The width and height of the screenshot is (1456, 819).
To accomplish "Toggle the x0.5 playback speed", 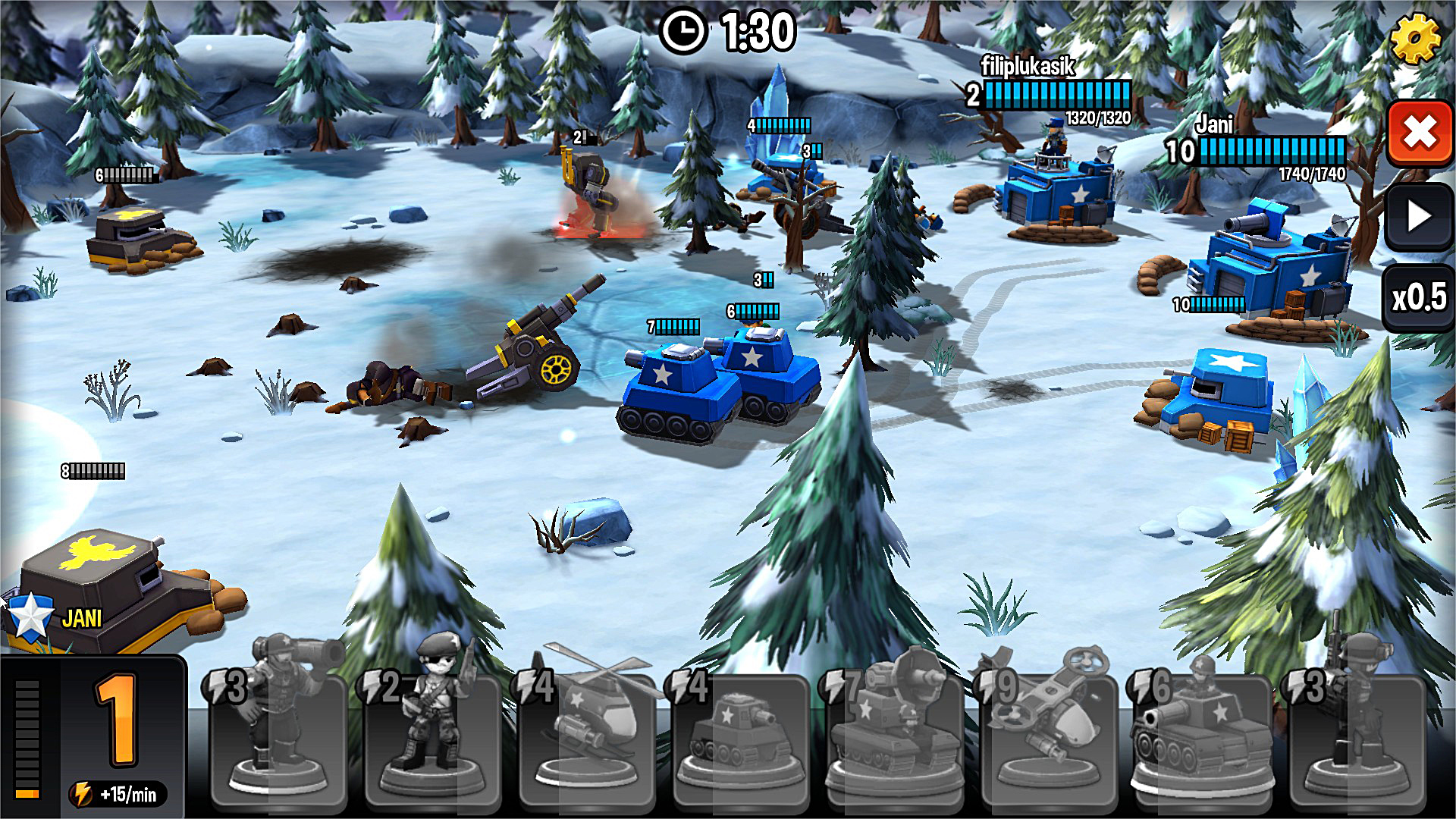I will click(1419, 297).
